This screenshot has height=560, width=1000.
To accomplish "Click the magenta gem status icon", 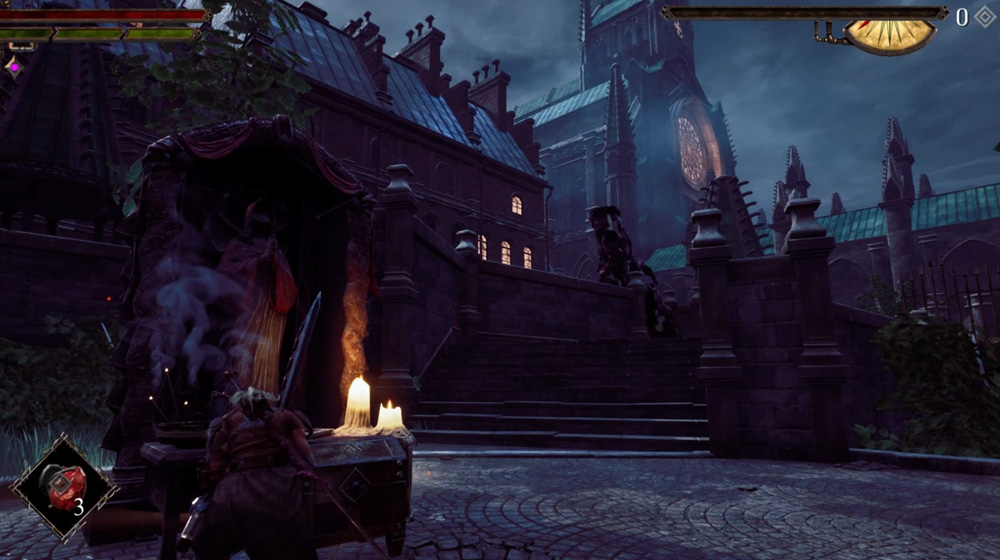I will 14,67.
